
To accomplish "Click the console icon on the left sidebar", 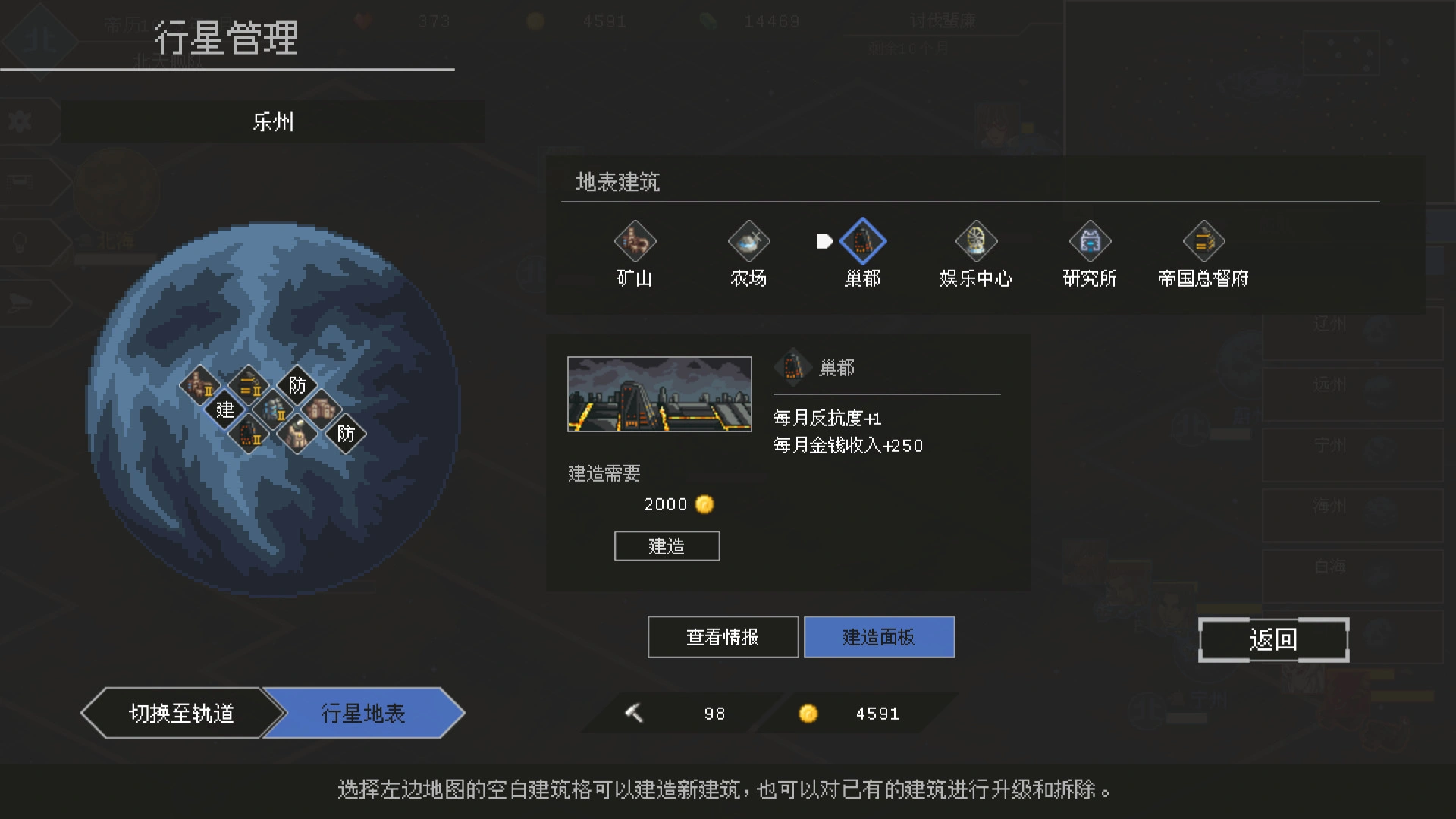I will click(x=21, y=182).
